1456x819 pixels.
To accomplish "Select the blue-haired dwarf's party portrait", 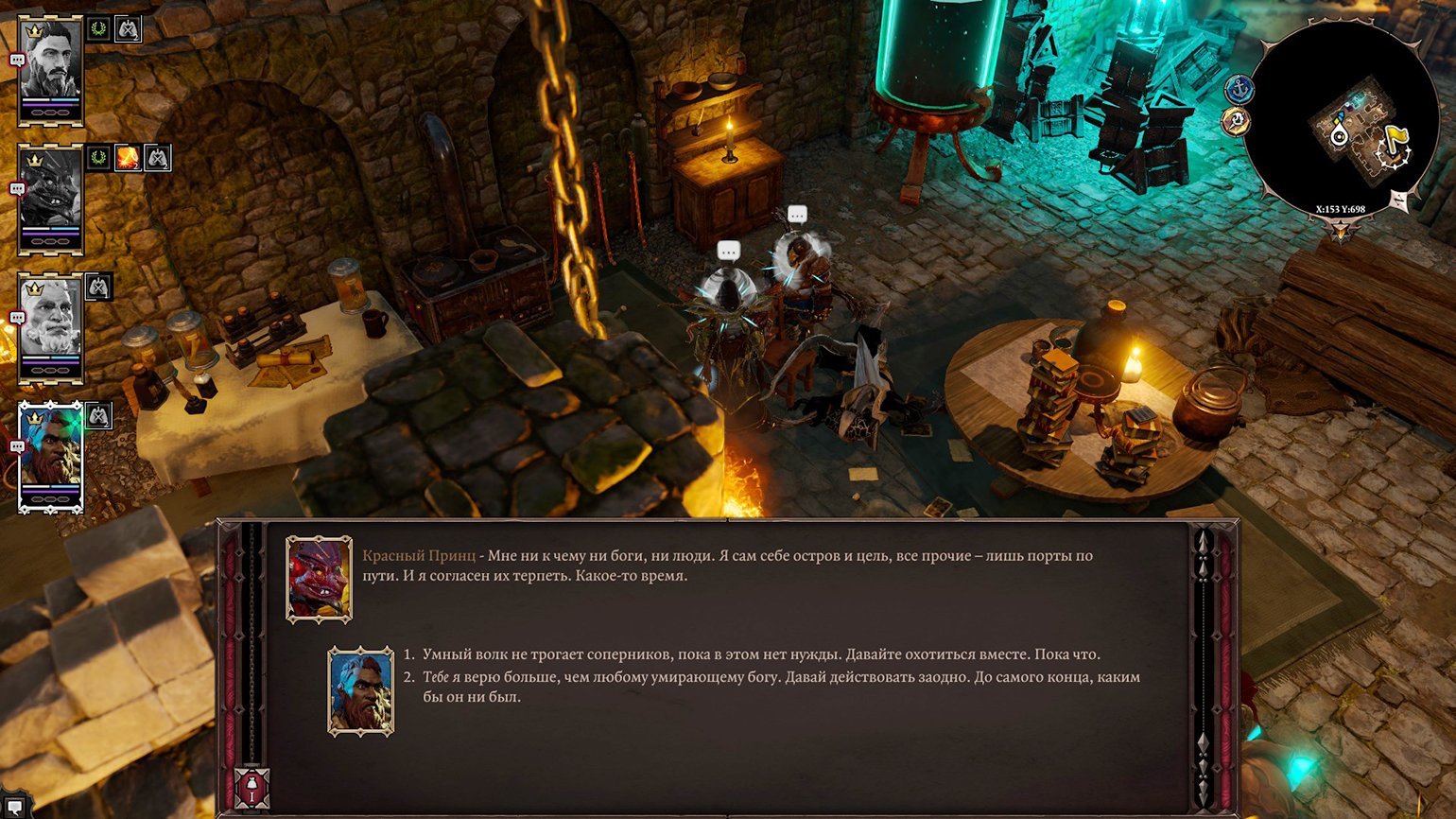I will click(x=51, y=455).
